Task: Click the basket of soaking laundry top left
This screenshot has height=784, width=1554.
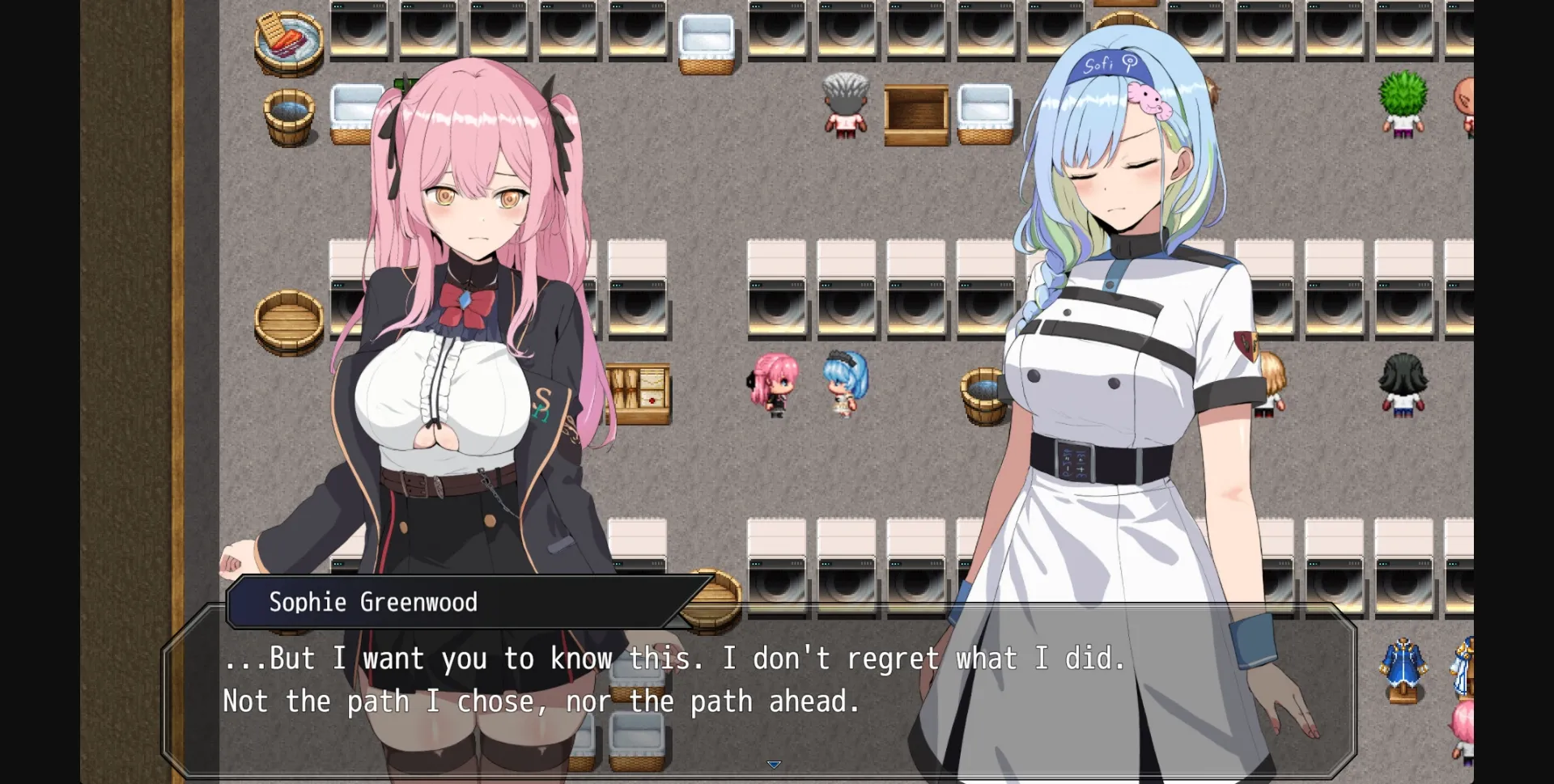Action: (x=287, y=40)
